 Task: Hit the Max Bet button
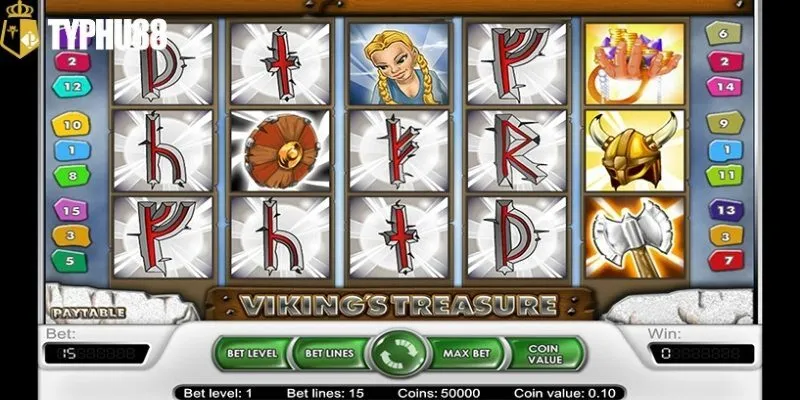pos(468,352)
